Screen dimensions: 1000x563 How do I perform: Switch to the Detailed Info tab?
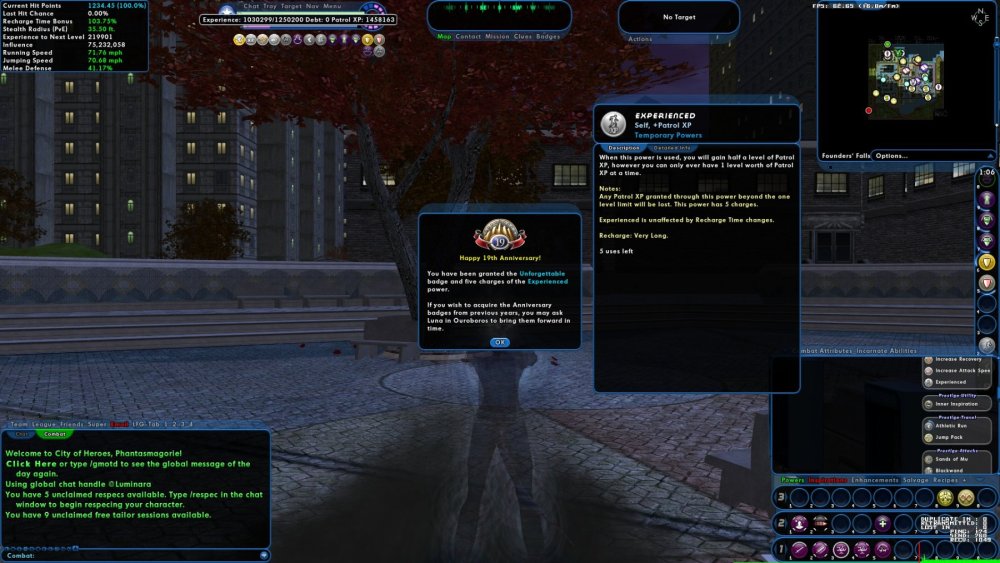coord(671,148)
